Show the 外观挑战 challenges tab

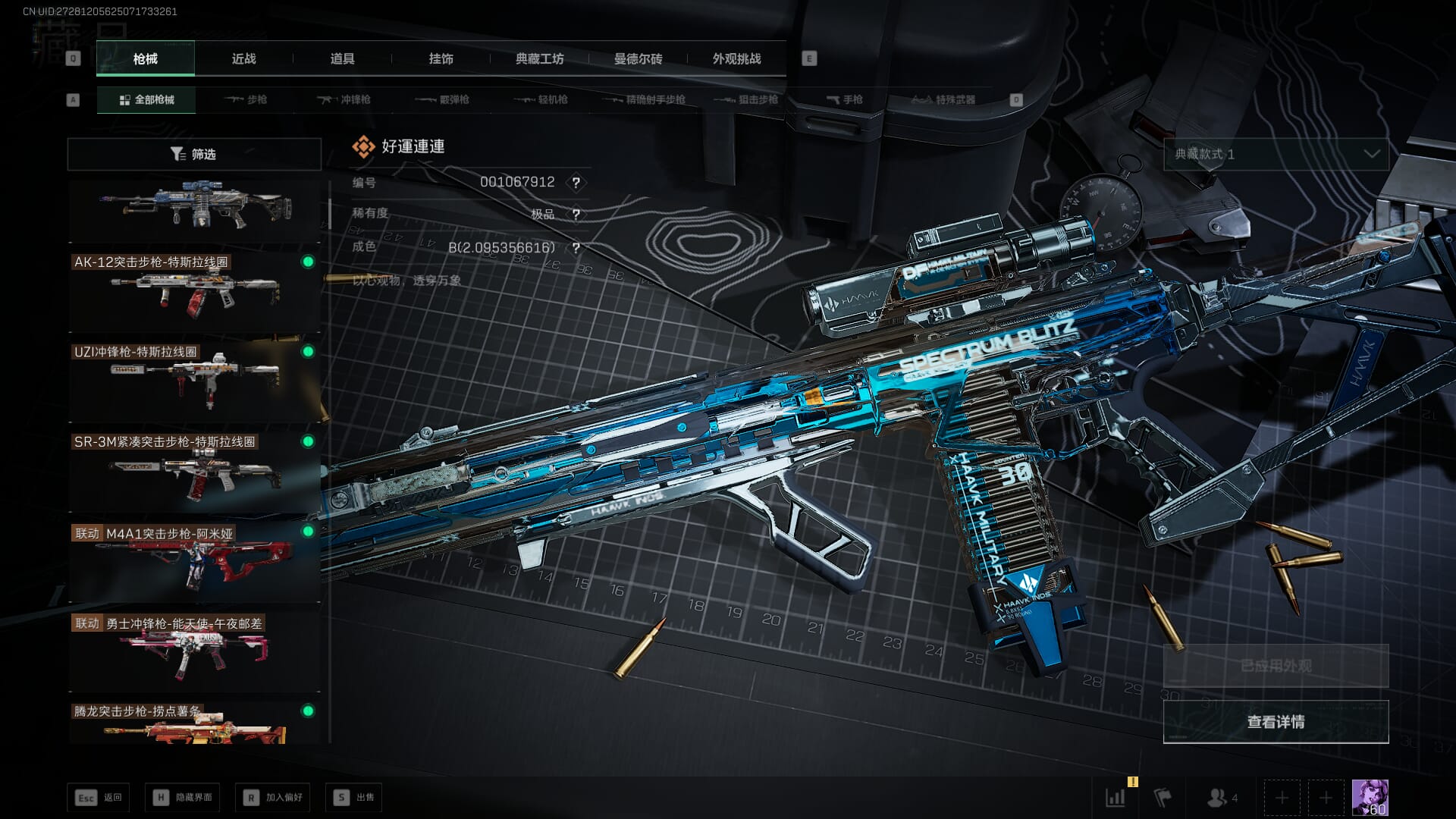pos(736,58)
